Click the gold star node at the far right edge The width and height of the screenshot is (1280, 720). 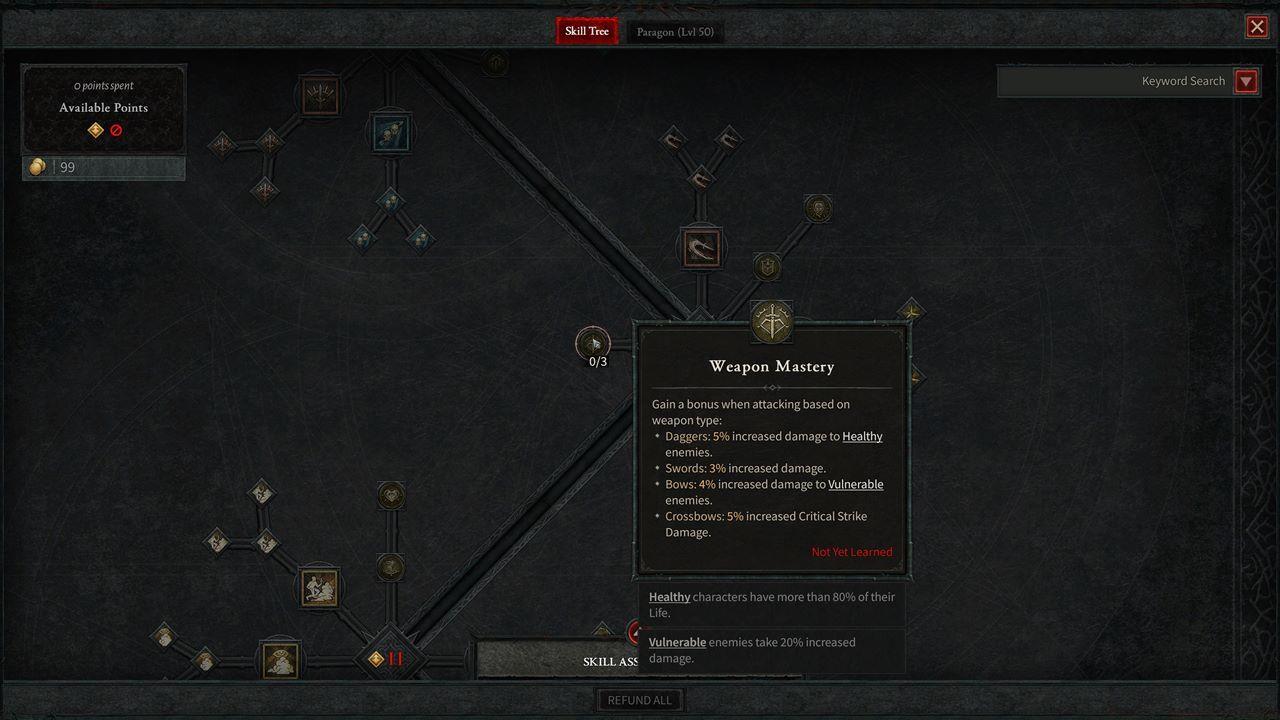(911, 312)
